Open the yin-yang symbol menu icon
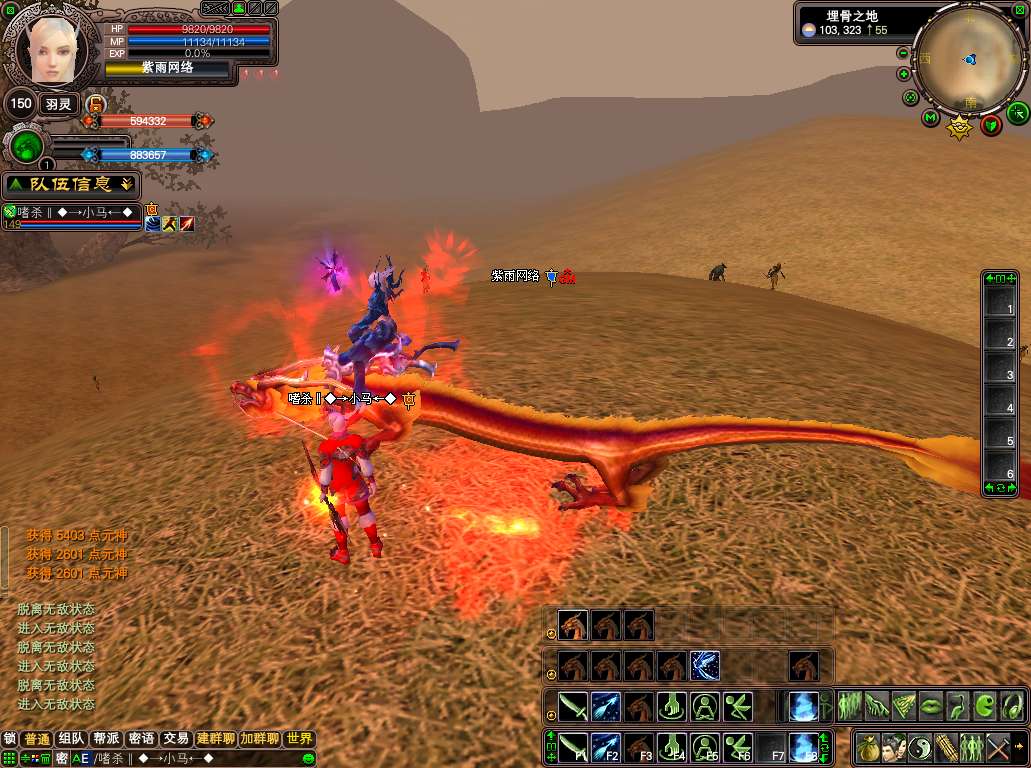1031x768 pixels. pyautogui.click(x=920, y=747)
